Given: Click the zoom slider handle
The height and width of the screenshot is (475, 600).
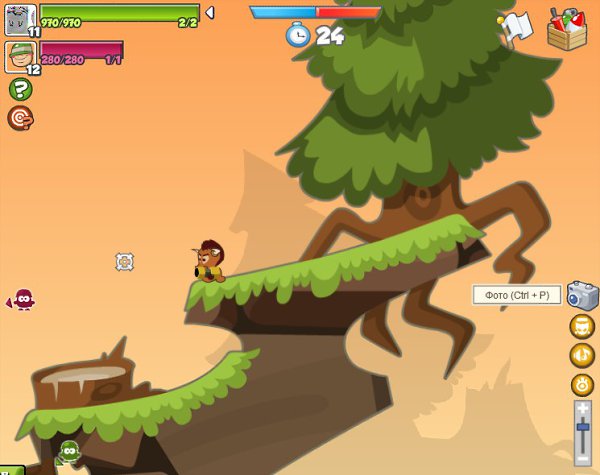Looking at the screenshot, I should coord(583,428).
